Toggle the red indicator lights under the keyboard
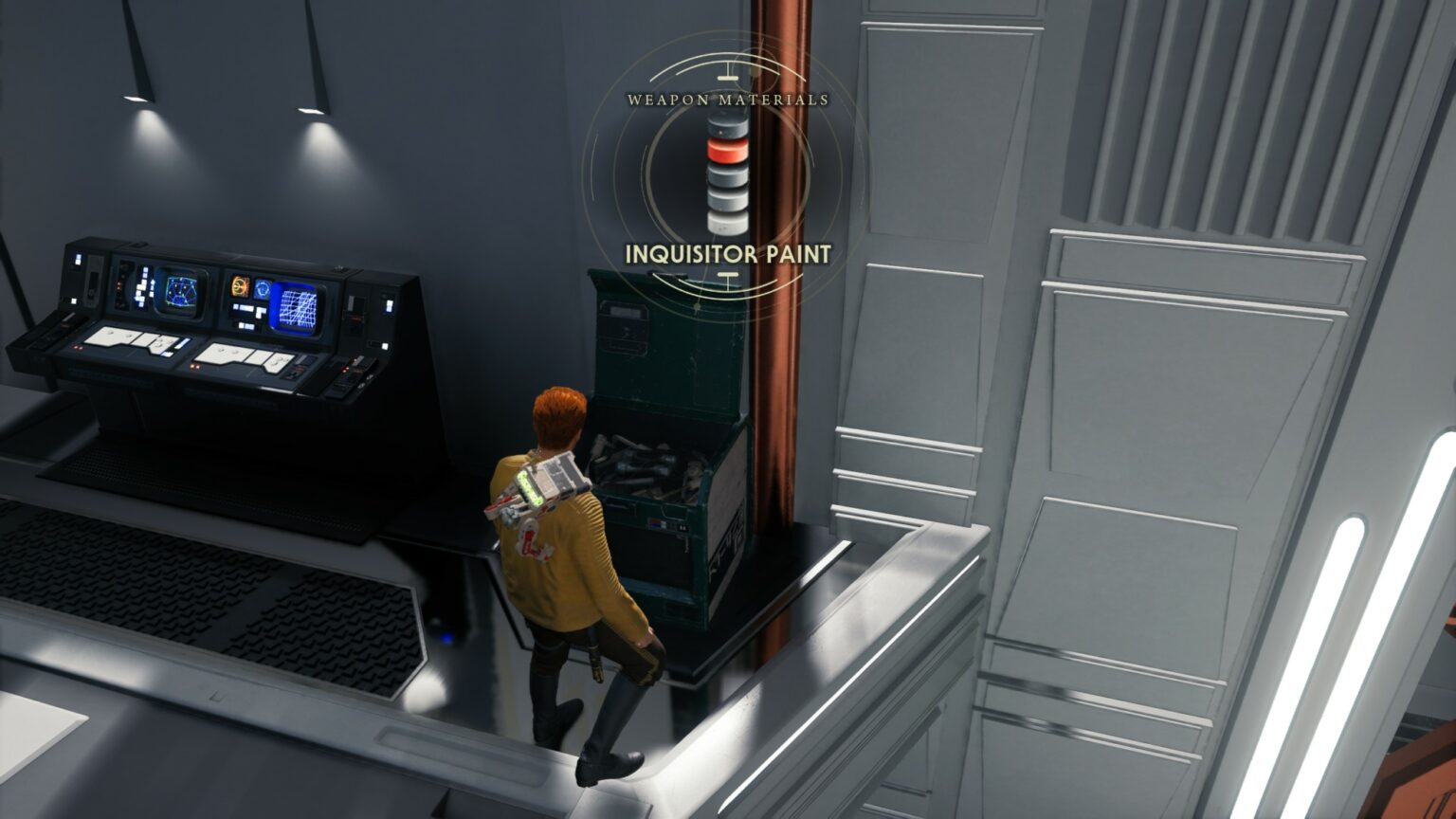This screenshot has width=1456, height=819. click(77, 347)
